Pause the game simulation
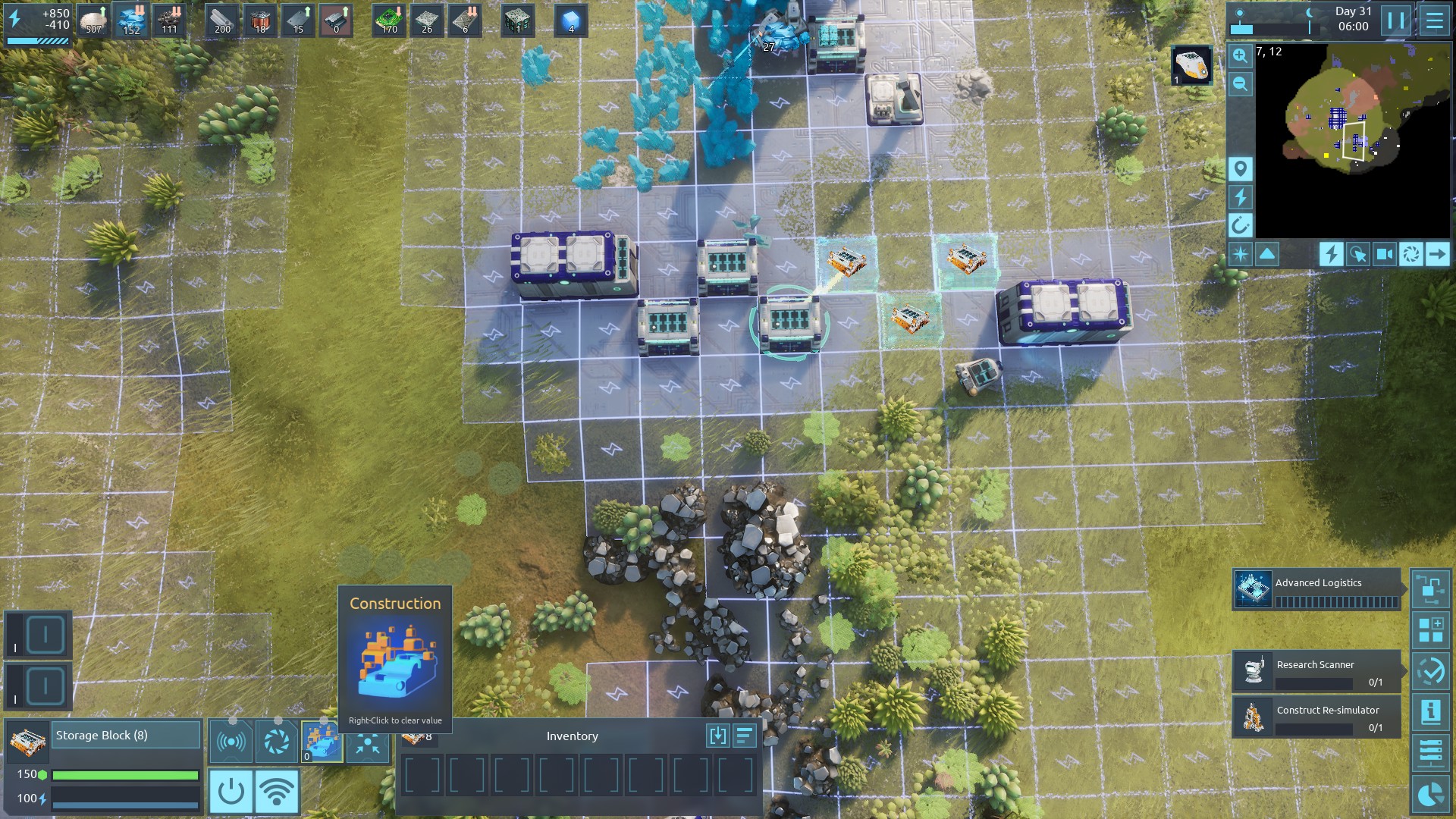Screen dimensions: 1456x819 (1395, 20)
